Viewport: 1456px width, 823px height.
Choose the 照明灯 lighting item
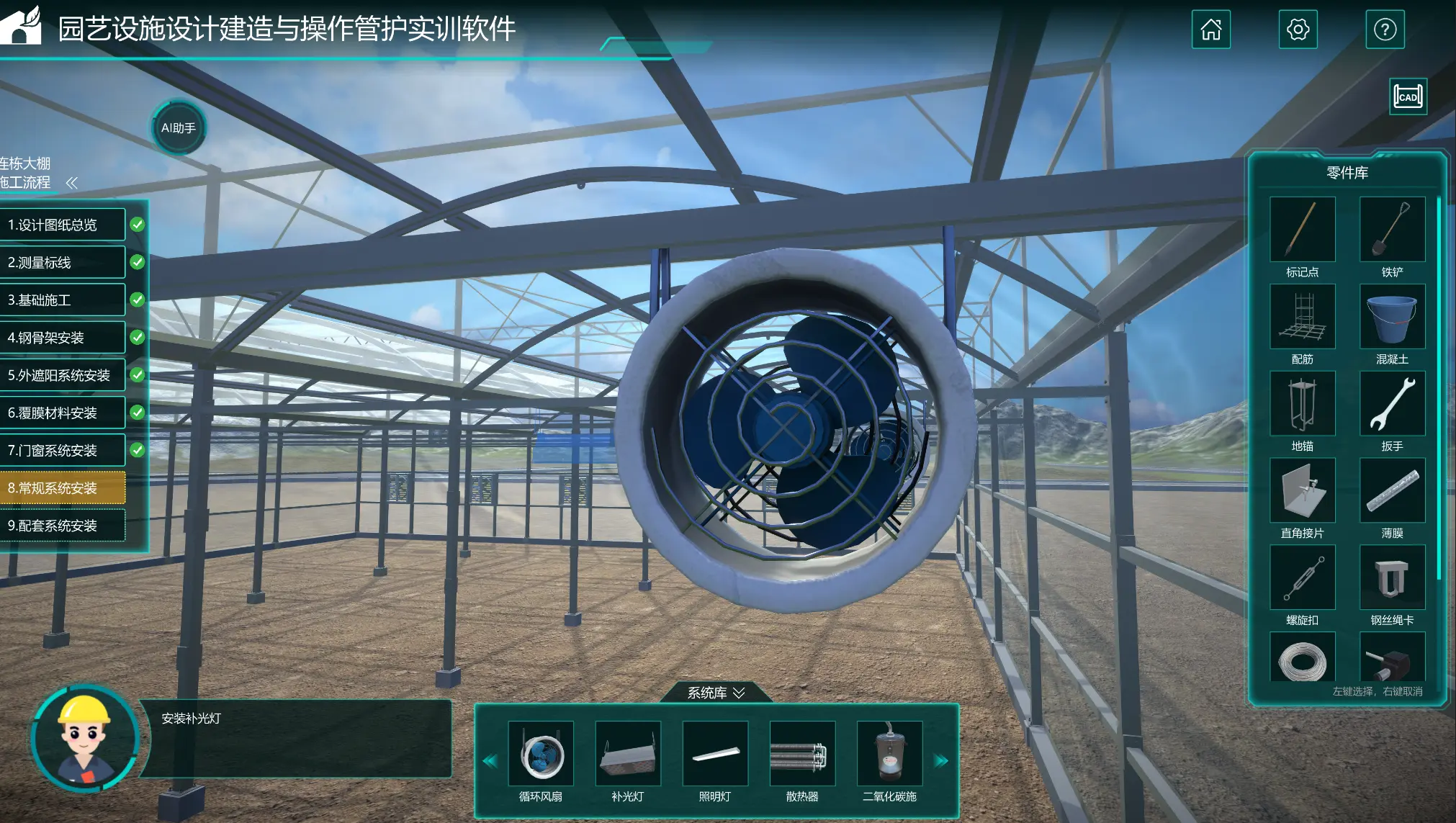(714, 754)
